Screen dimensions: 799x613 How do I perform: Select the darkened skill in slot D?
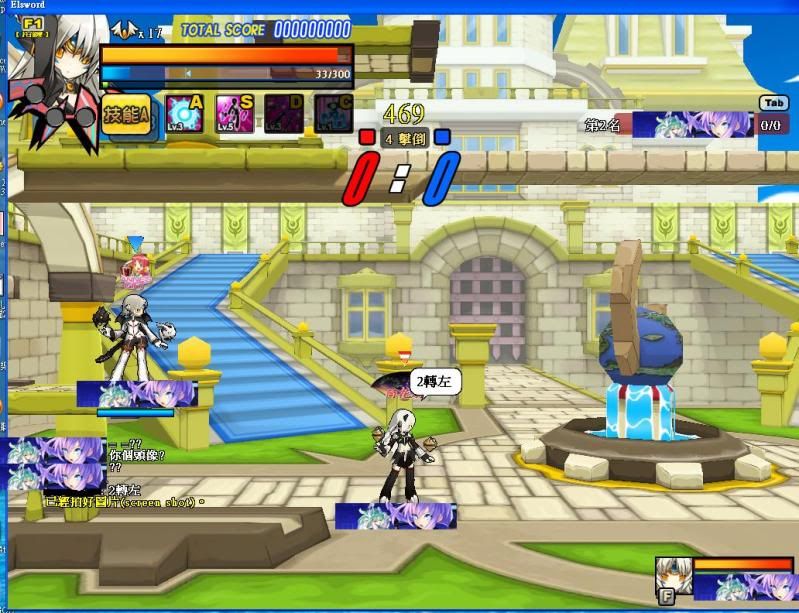(x=284, y=115)
